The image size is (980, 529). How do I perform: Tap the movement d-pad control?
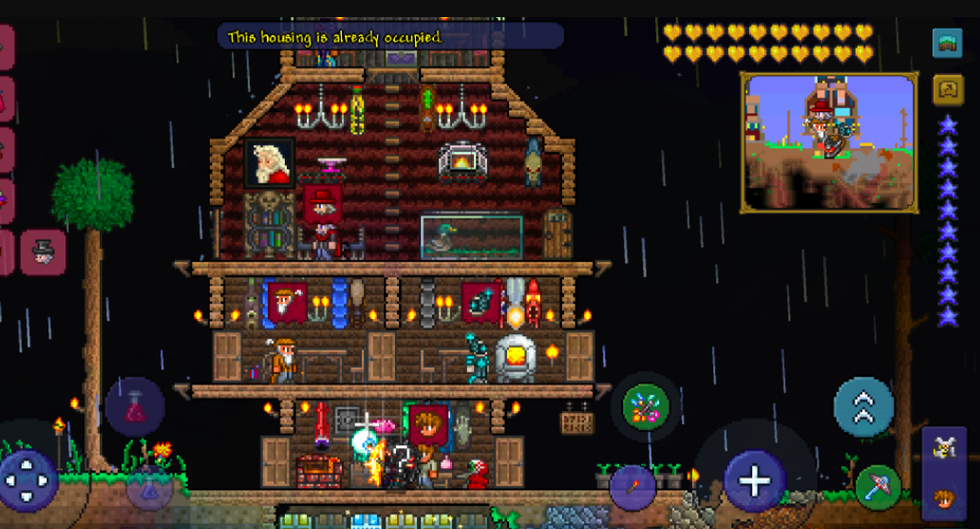[28, 480]
